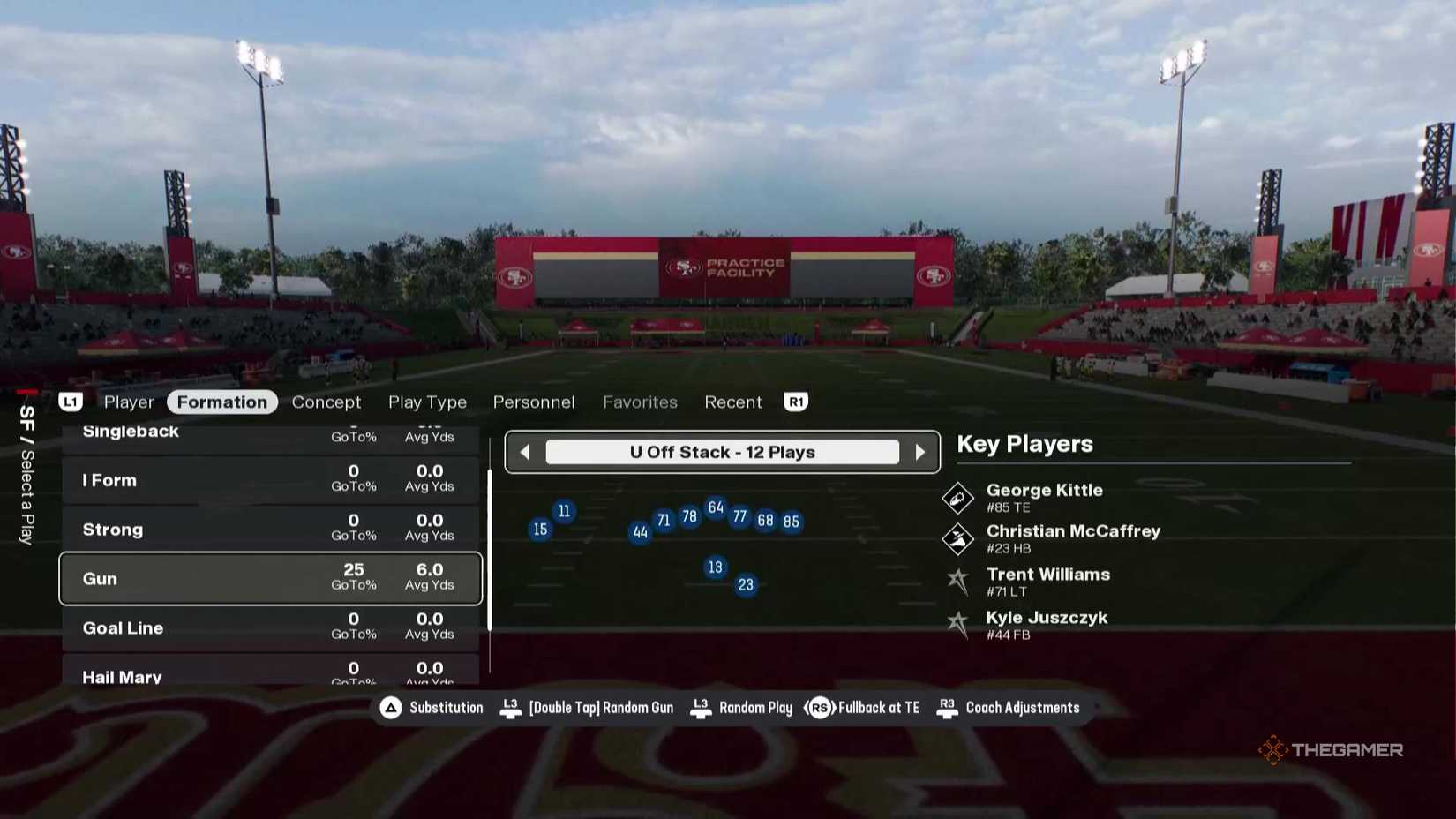Click left arrow to previous play set
Screen dimensions: 1456x819
click(x=524, y=451)
